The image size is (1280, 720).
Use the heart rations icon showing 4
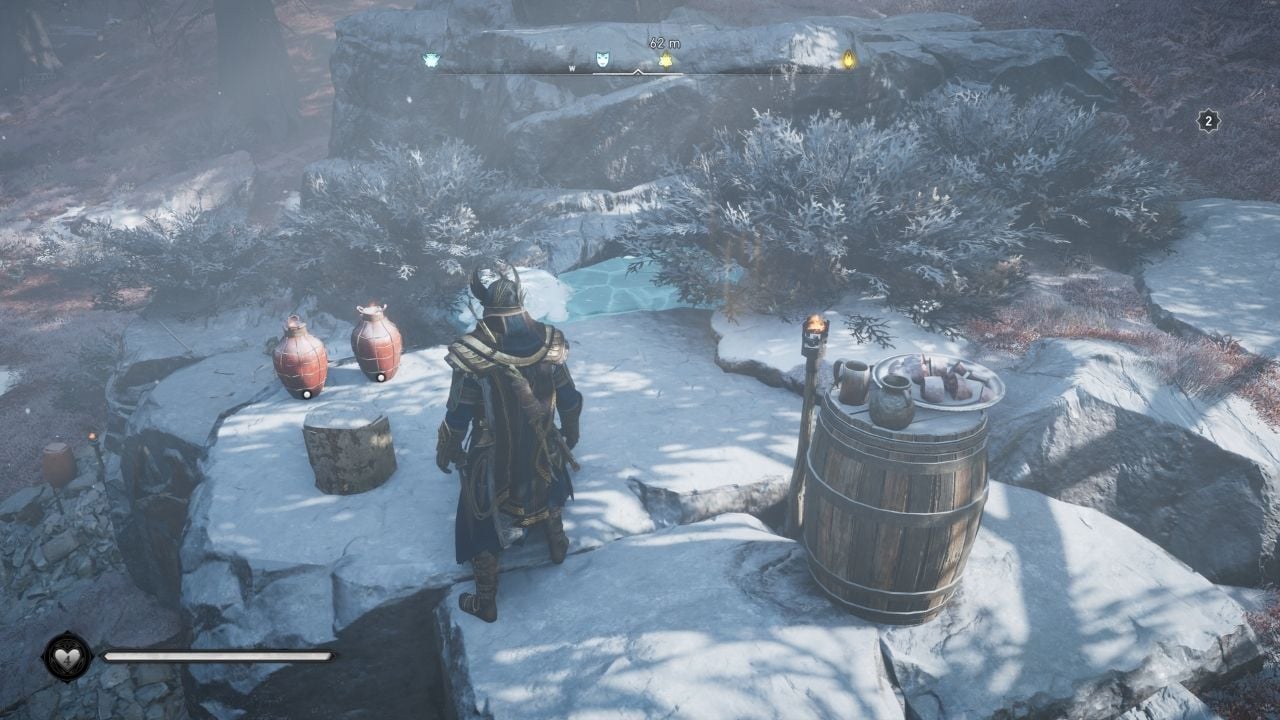68,657
